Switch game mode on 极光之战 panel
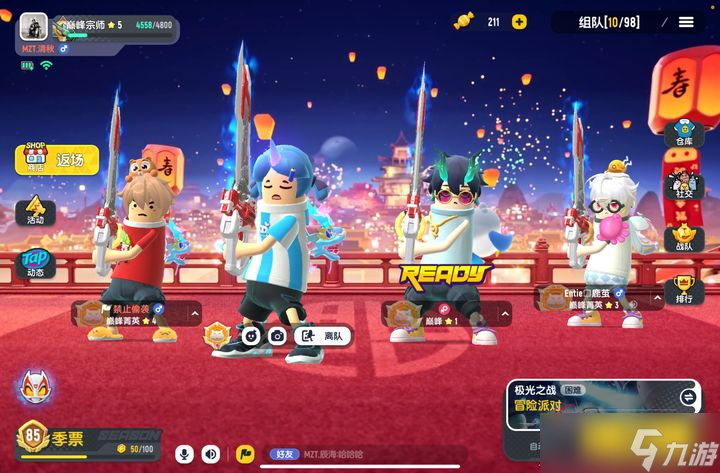This screenshot has height=473, width=720. coord(688,397)
